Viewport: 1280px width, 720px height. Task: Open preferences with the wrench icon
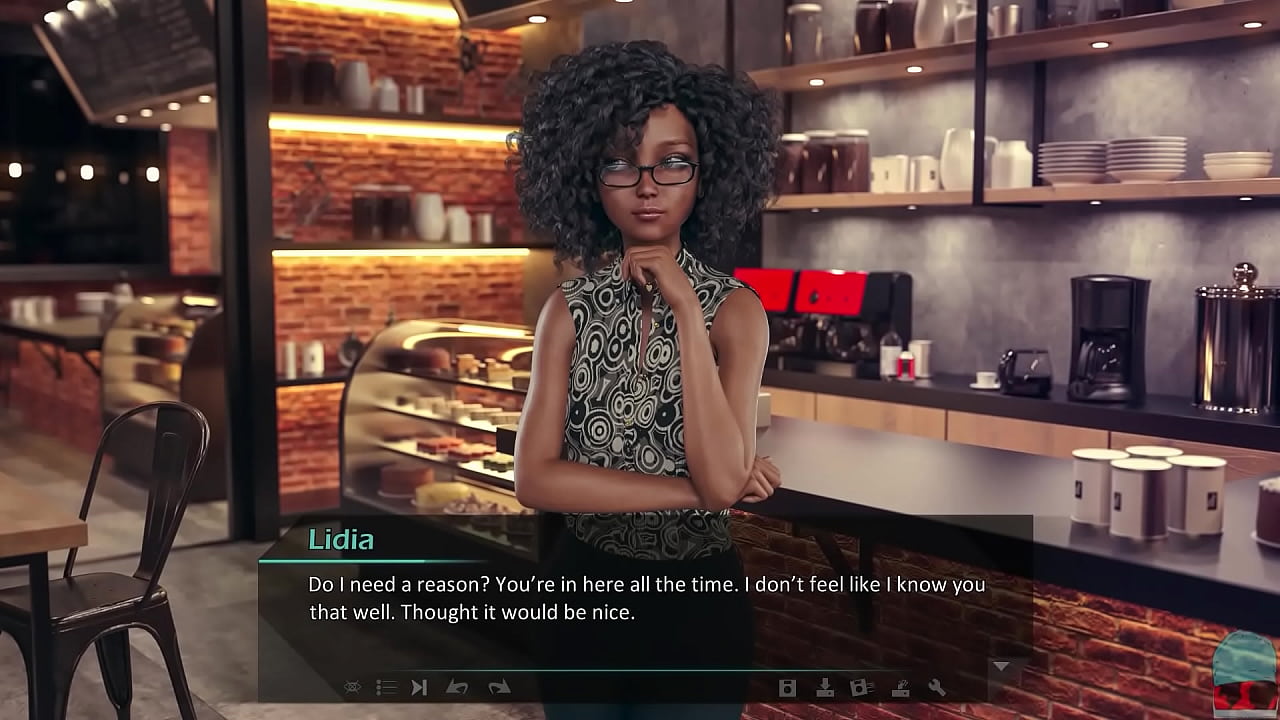click(x=937, y=687)
